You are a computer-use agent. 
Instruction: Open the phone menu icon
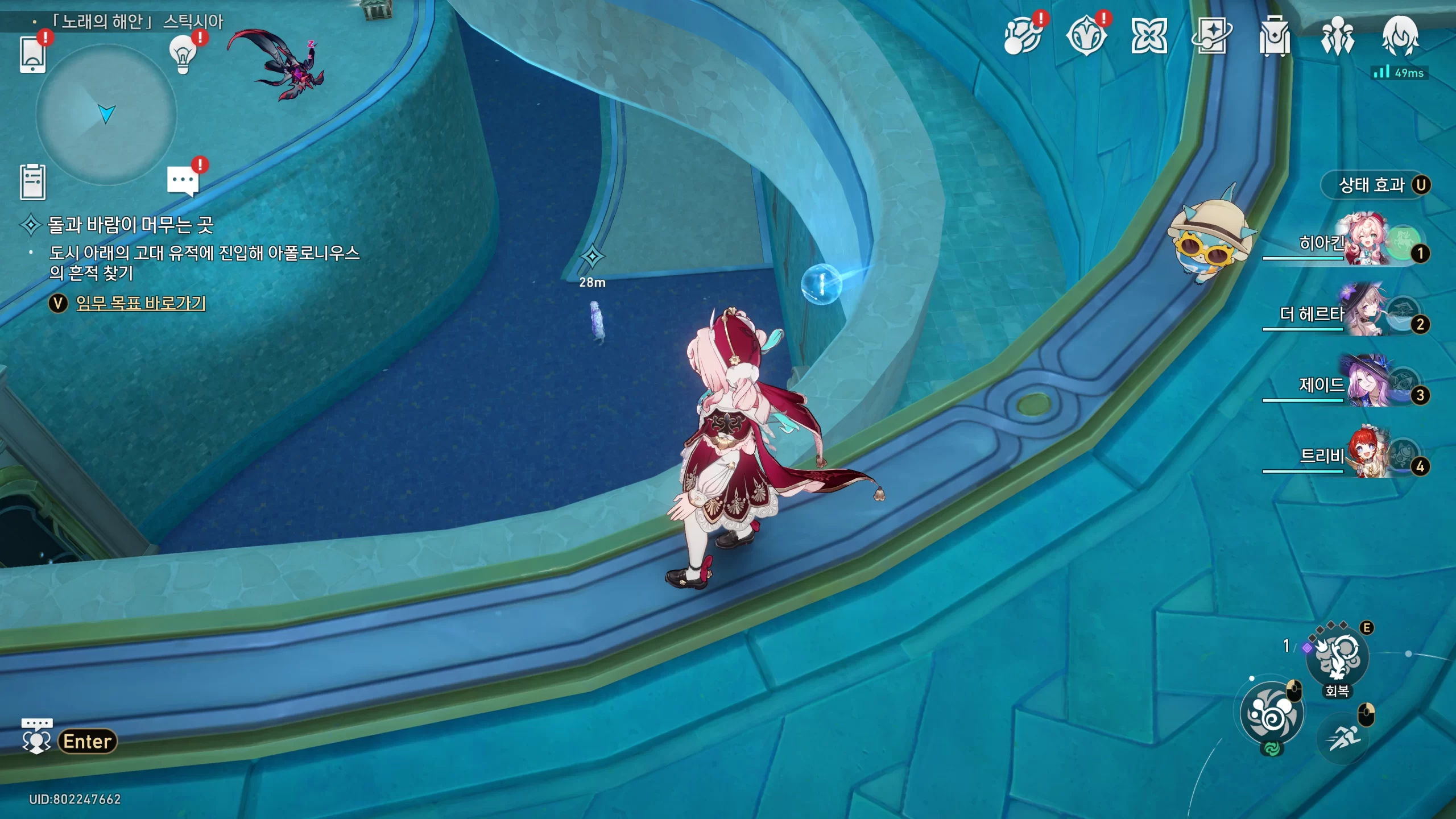coord(32,54)
